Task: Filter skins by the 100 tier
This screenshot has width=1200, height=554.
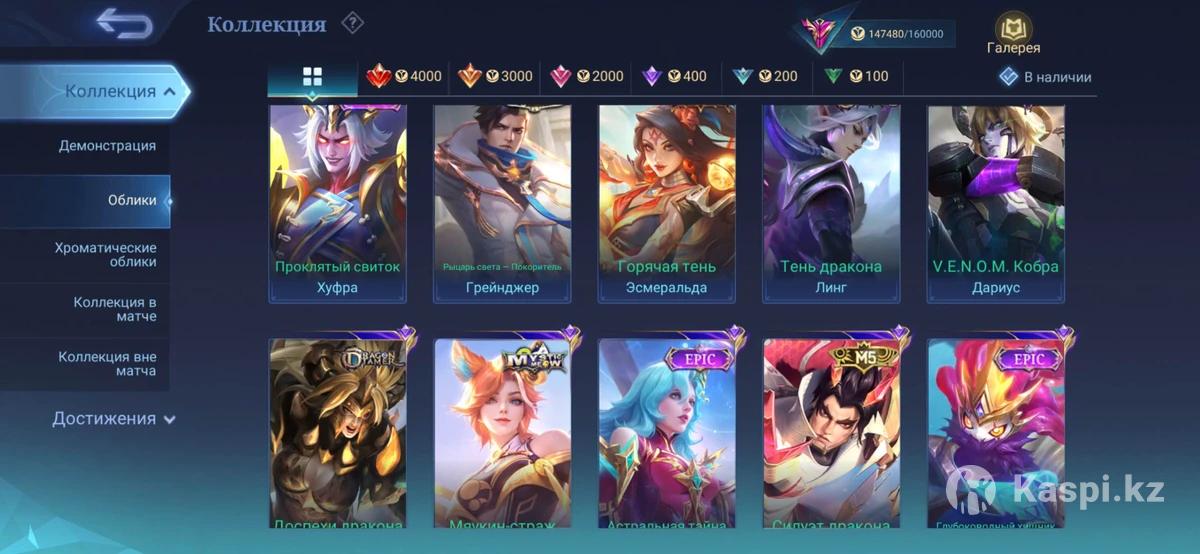Action: pos(856,77)
